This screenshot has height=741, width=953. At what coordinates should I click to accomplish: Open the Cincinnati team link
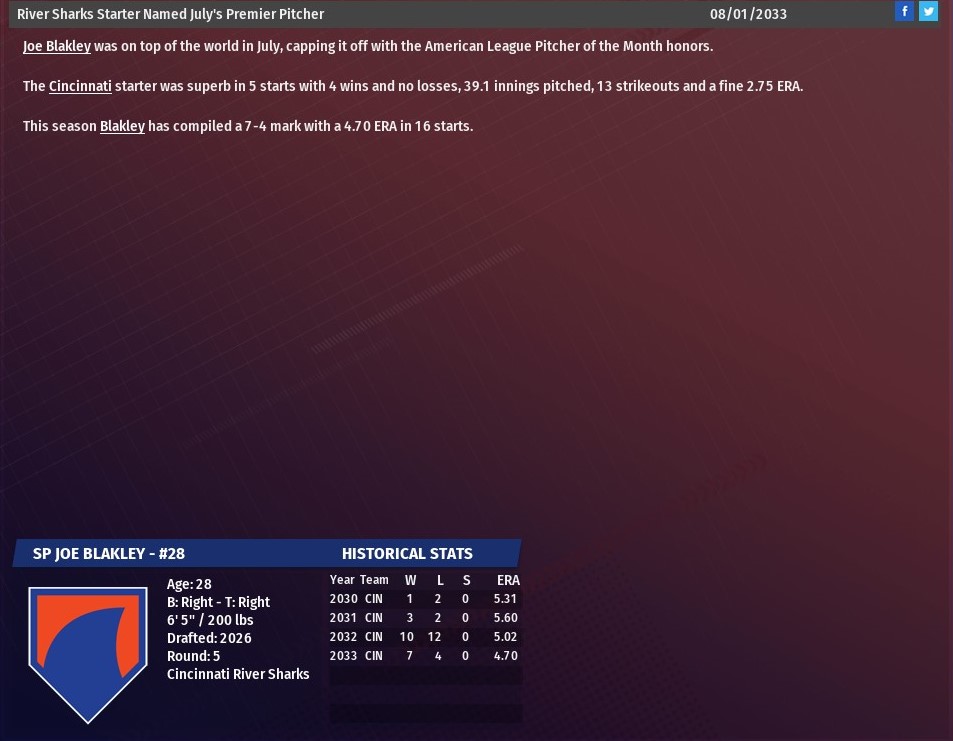click(80, 87)
